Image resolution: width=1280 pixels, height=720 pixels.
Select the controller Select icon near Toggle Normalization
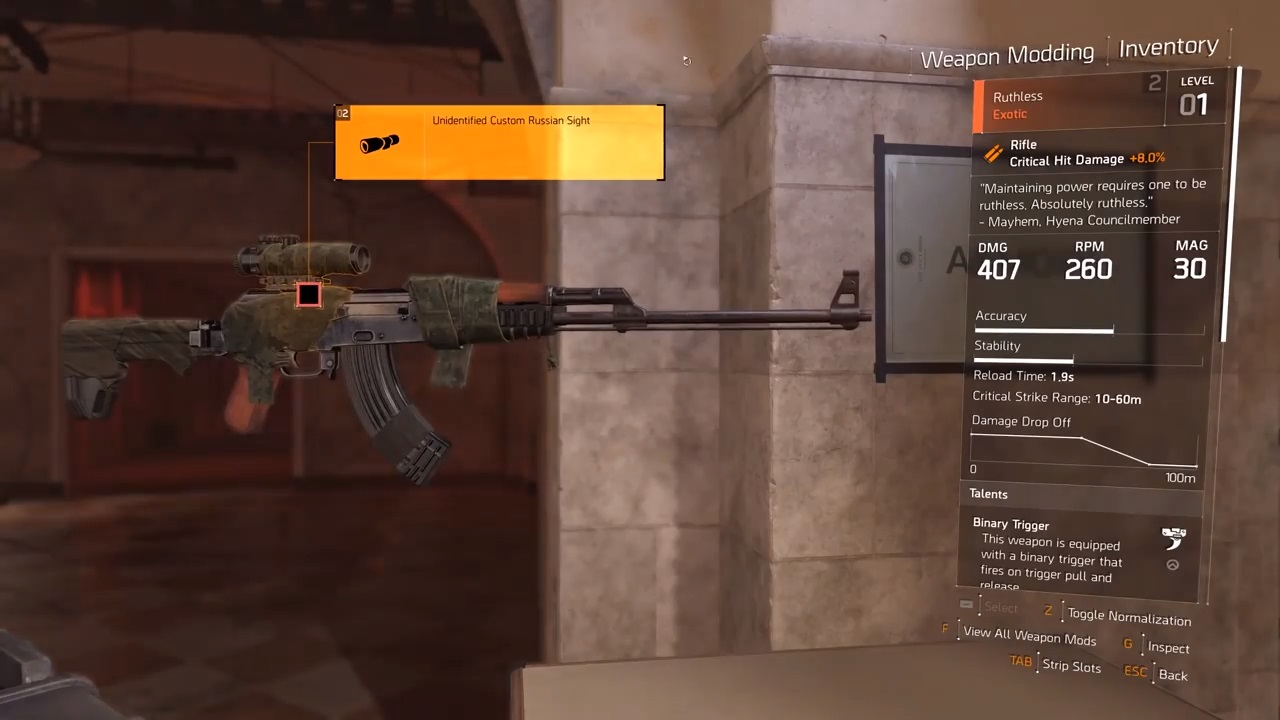(x=966, y=604)
